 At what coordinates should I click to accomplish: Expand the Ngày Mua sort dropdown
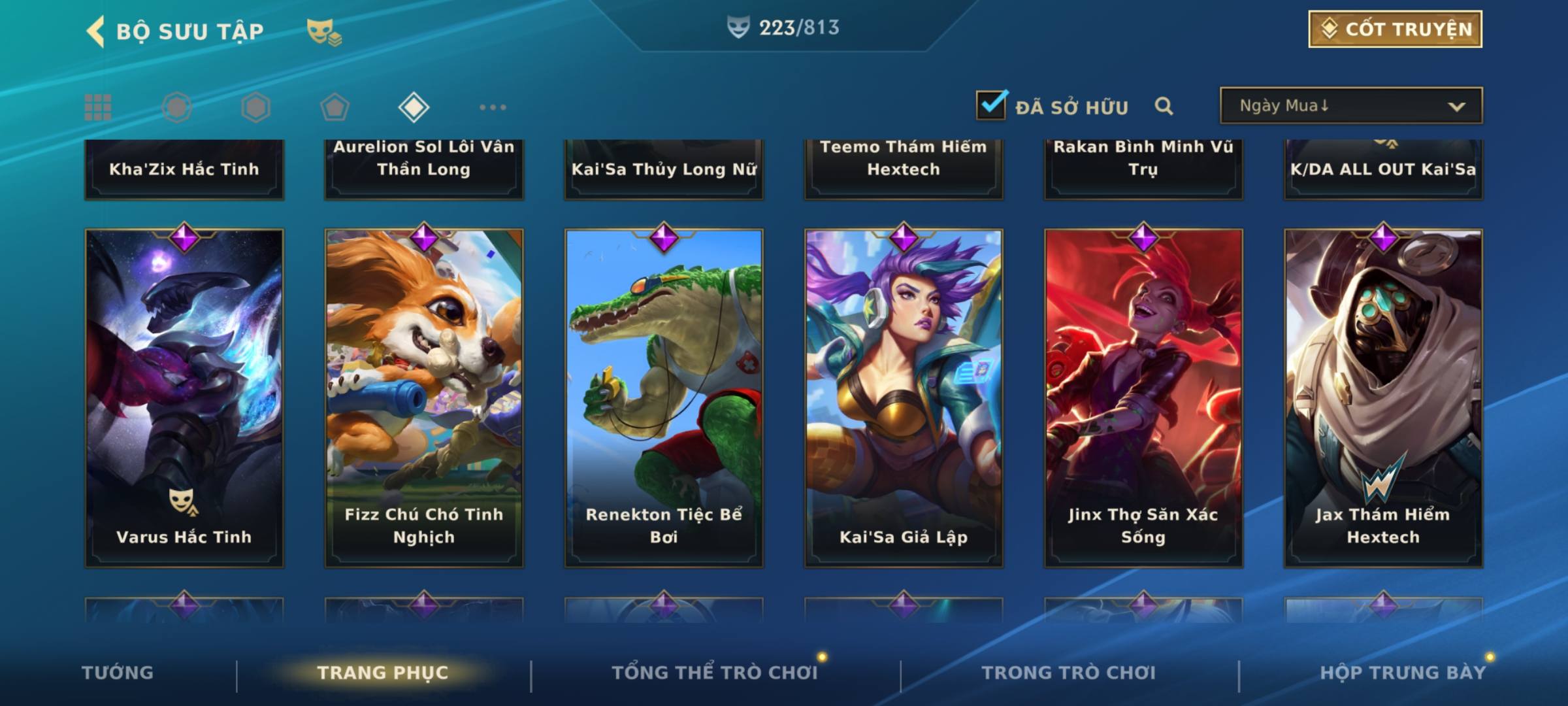click(1351, 106)
